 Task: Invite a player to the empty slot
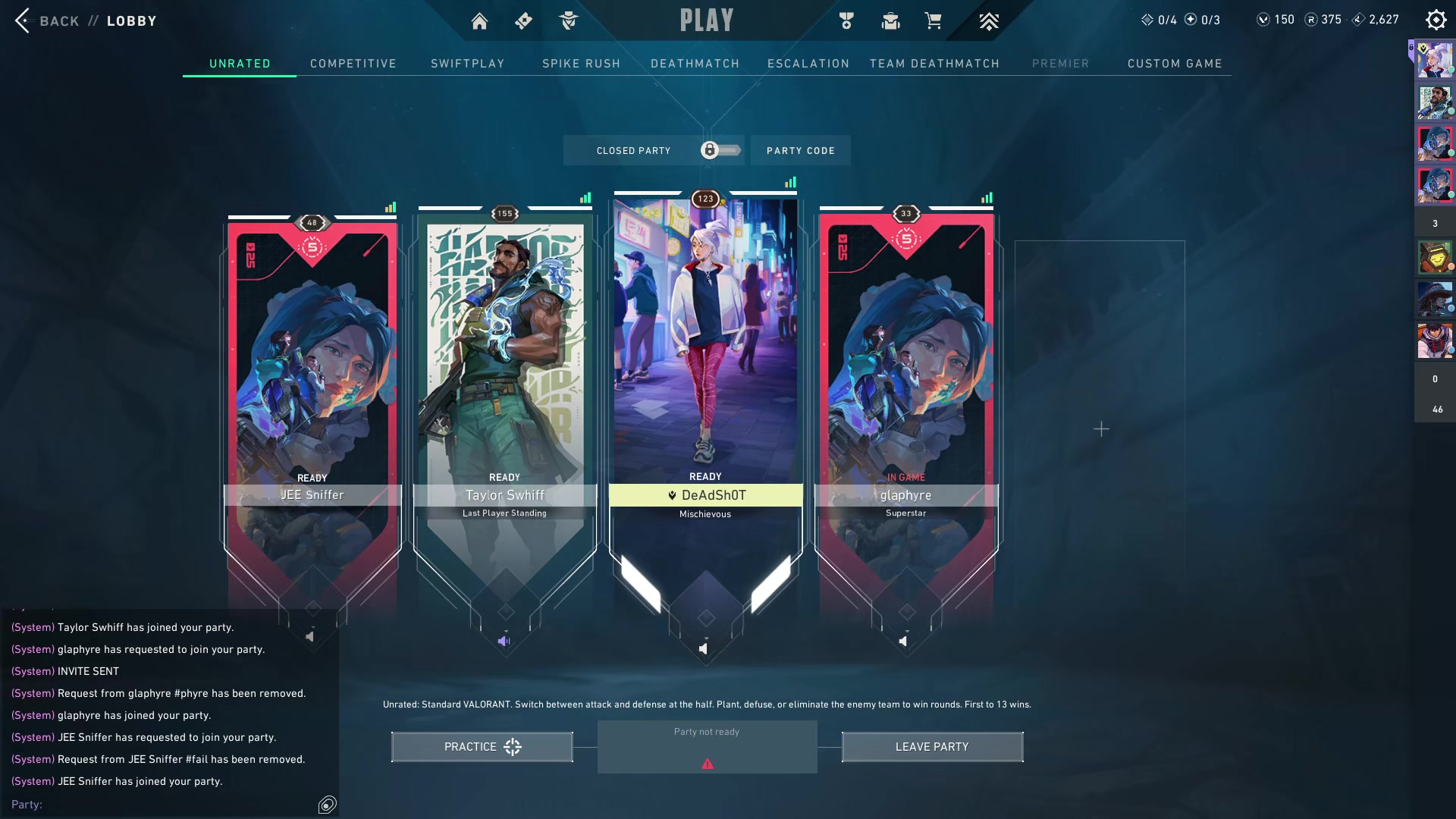[1101, 429]
